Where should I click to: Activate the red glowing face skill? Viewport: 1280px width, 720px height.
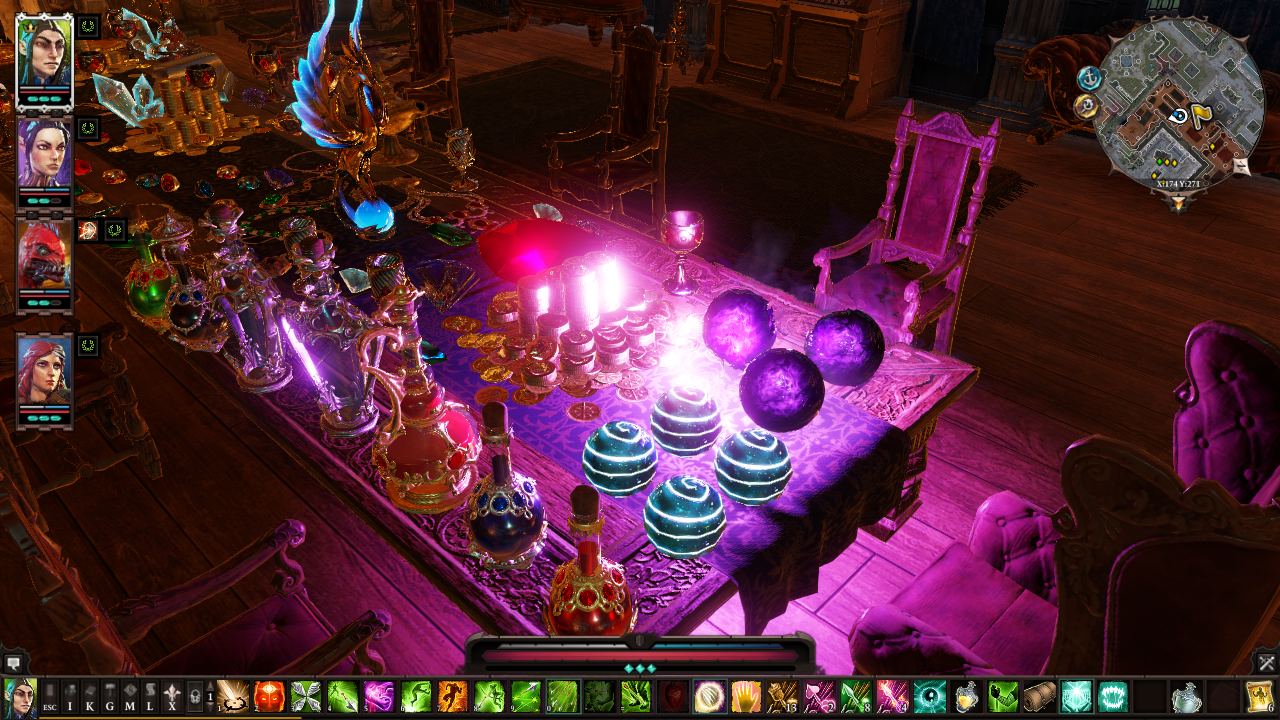(269, 696)
